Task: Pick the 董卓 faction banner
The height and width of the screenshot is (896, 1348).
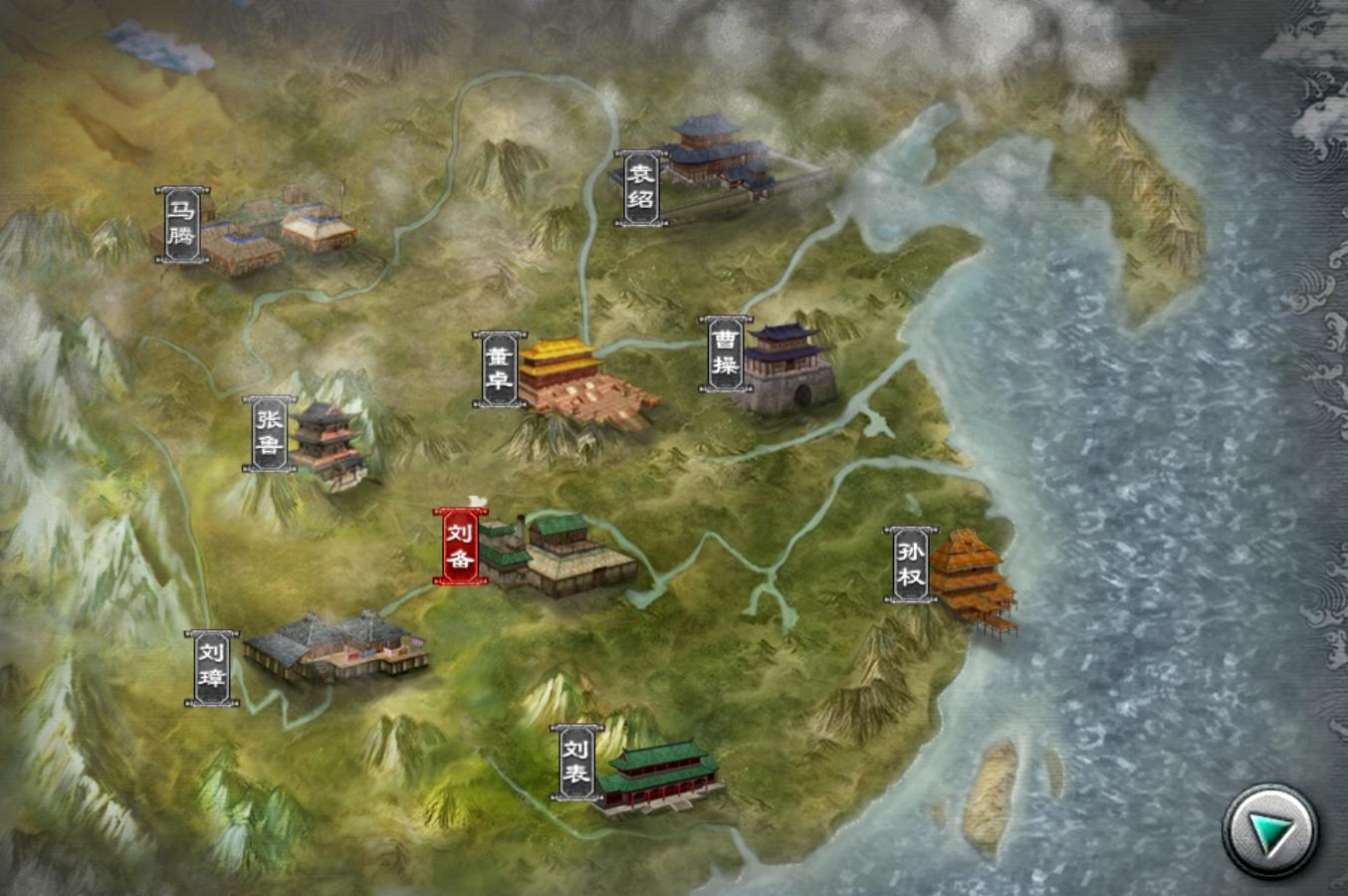Action: pyautogui.click(x=498, y=368)
